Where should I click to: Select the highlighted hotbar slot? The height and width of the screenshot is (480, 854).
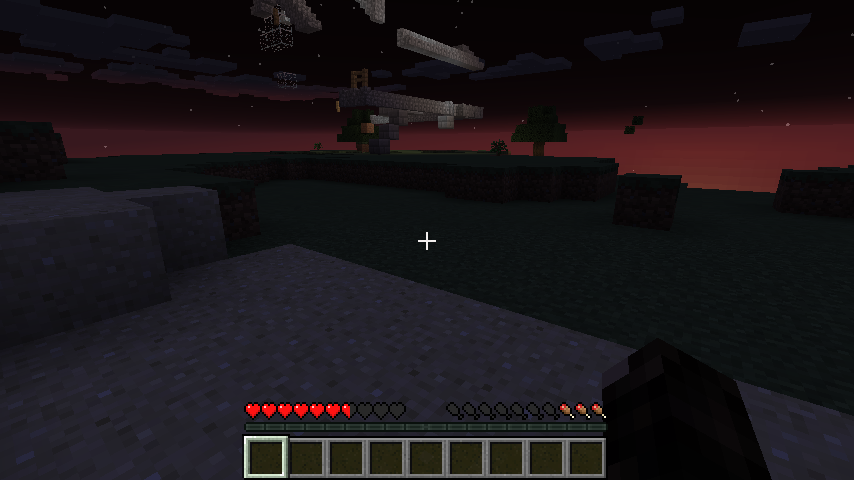(x=266, y=457)
